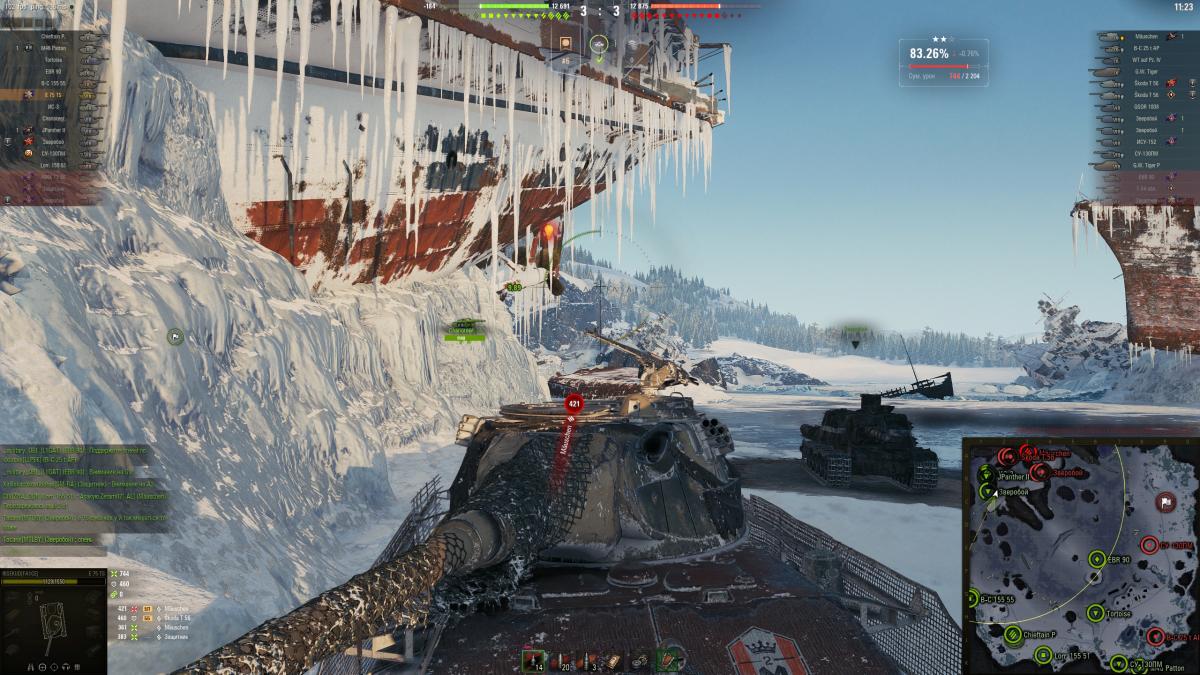Click the Tortoise marker on the minimap
Screen dimensions: 1200x675
click(x=1095, y=613)
